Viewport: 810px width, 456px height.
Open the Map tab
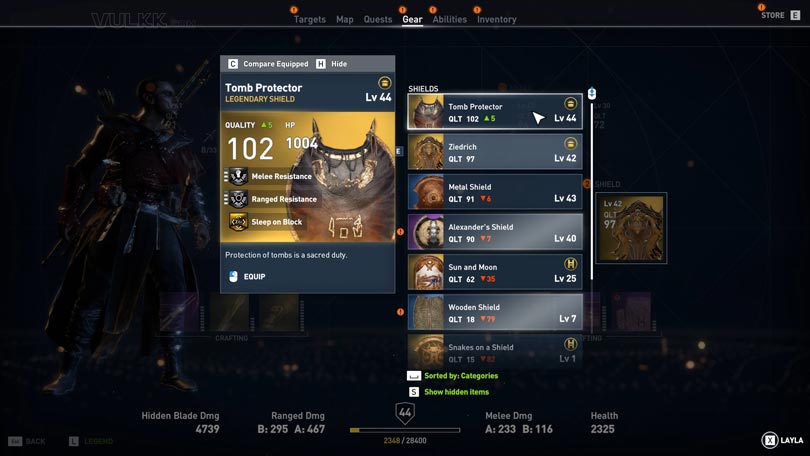[x=344, y=19]
